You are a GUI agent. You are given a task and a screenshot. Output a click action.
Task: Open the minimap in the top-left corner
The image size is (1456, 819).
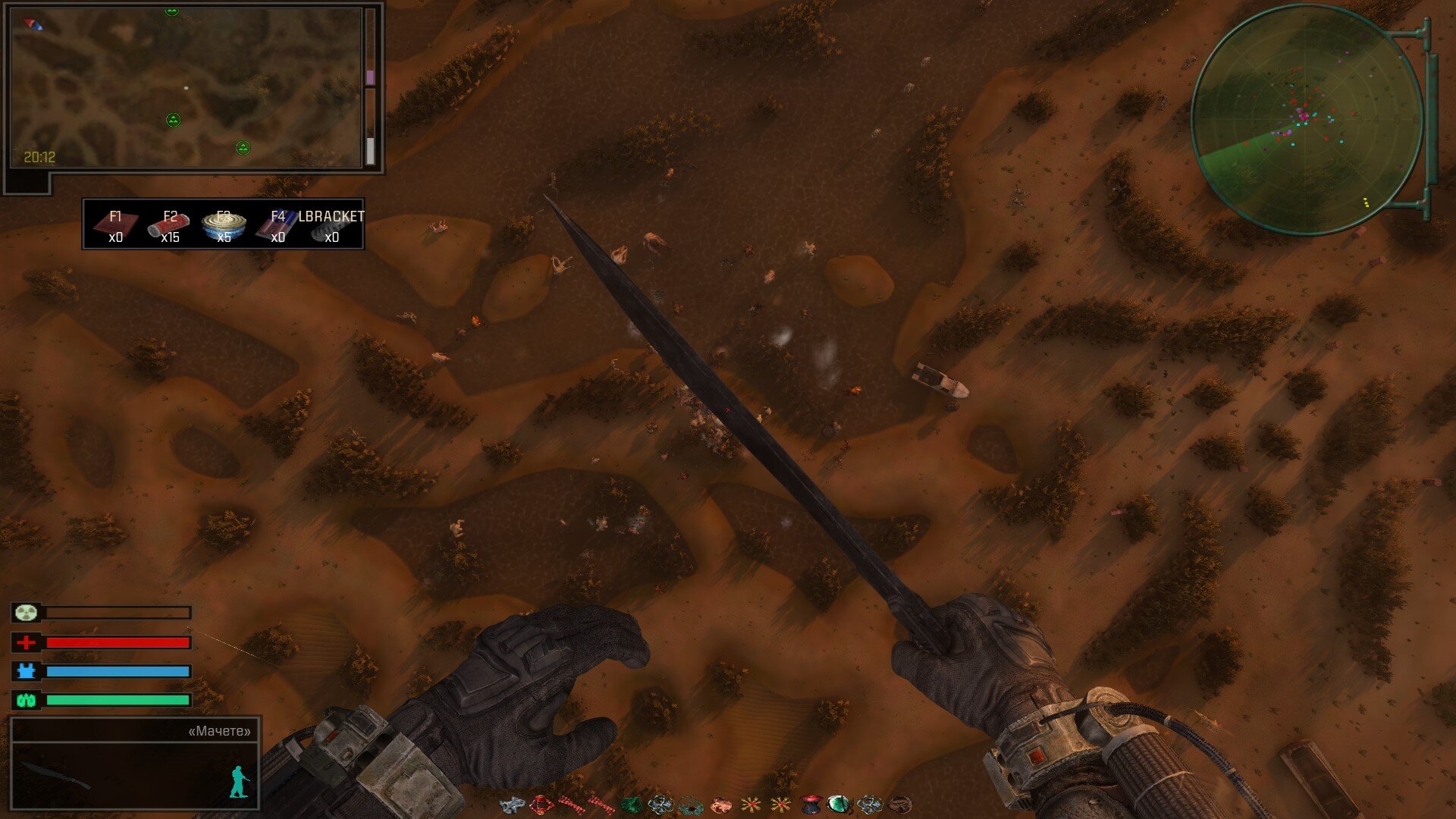(x=187, y=87)
